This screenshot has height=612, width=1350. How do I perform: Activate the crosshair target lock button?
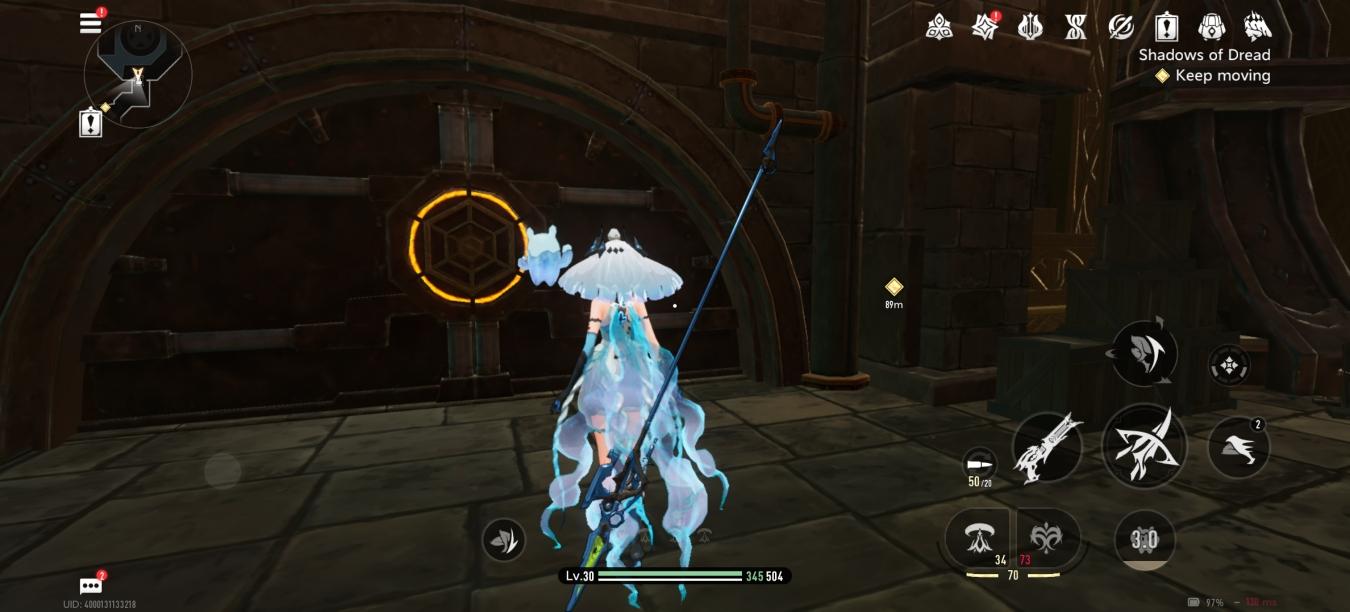(1228, 366)
